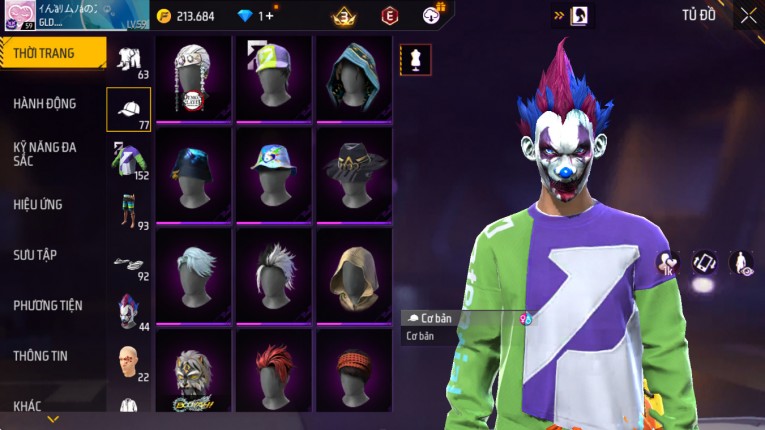Toggle the mannequin preview icon
765x430 pixels.
[415, 59]
